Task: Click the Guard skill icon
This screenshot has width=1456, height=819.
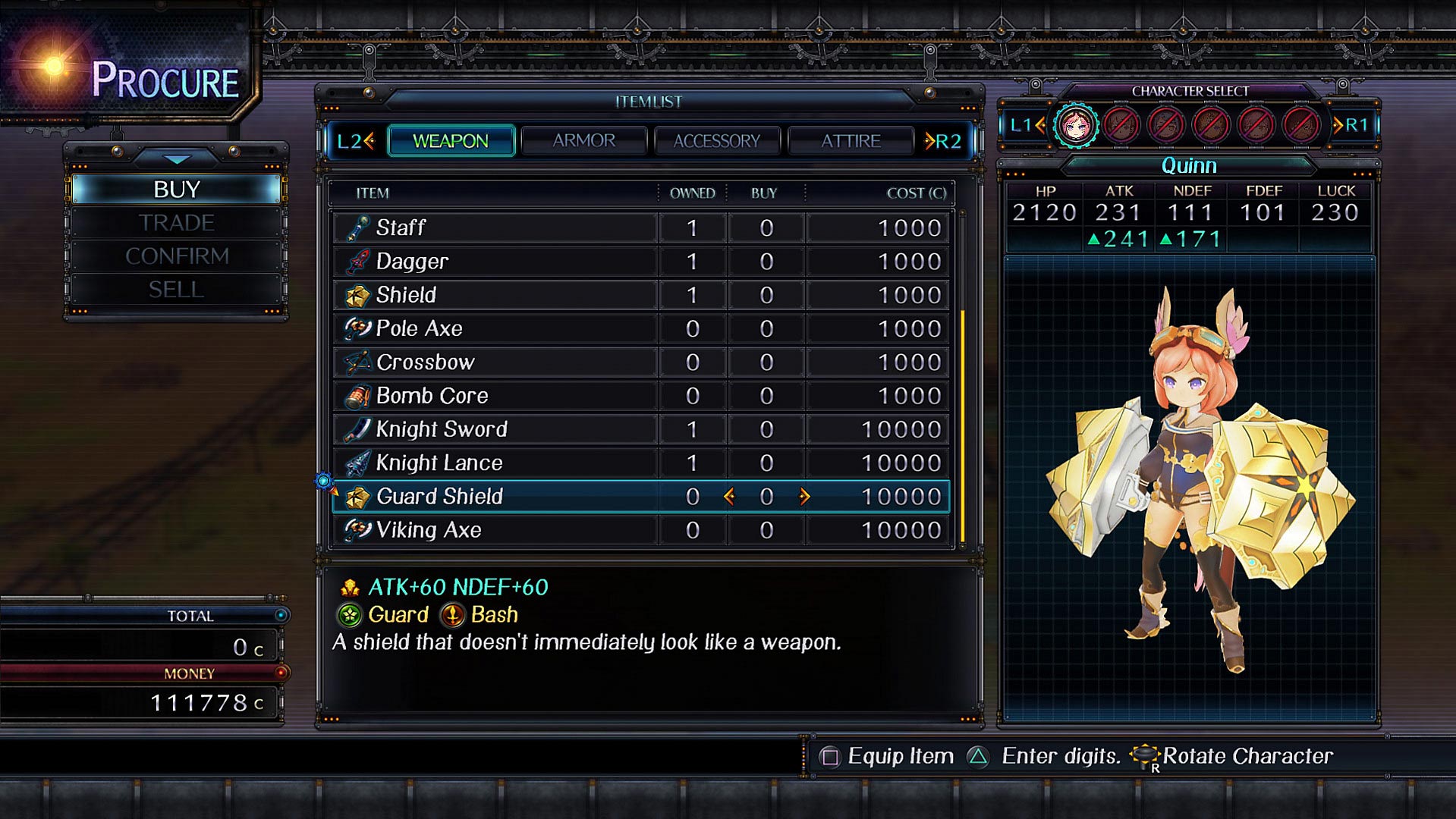Action: [x=350, y=615]
